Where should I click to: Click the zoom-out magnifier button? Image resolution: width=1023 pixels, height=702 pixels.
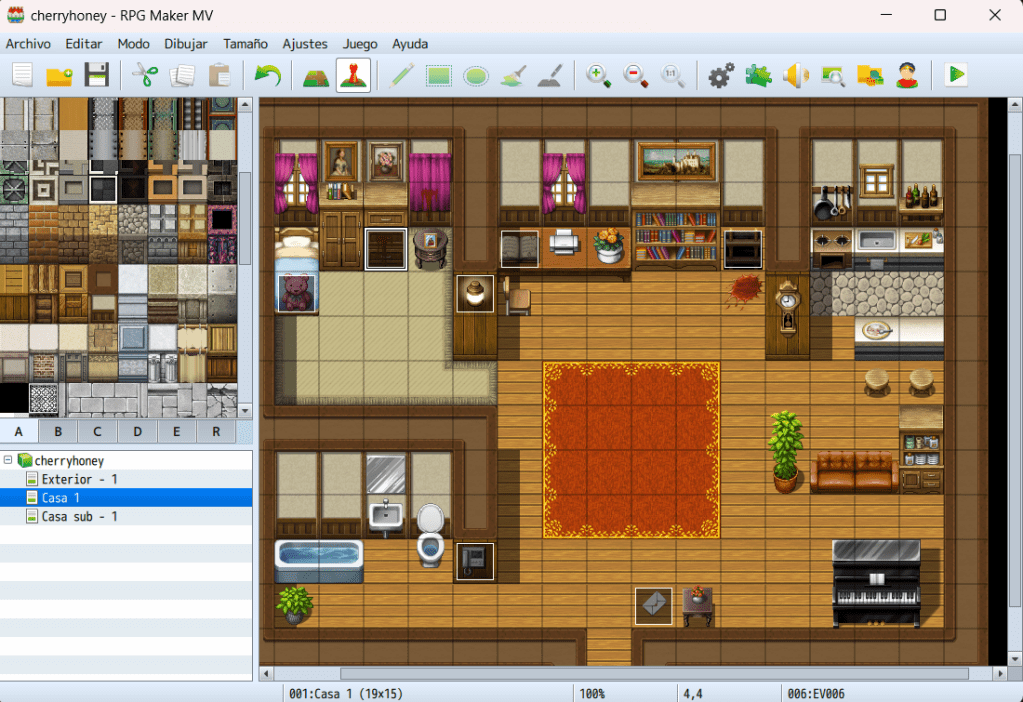tap(636, 75)
